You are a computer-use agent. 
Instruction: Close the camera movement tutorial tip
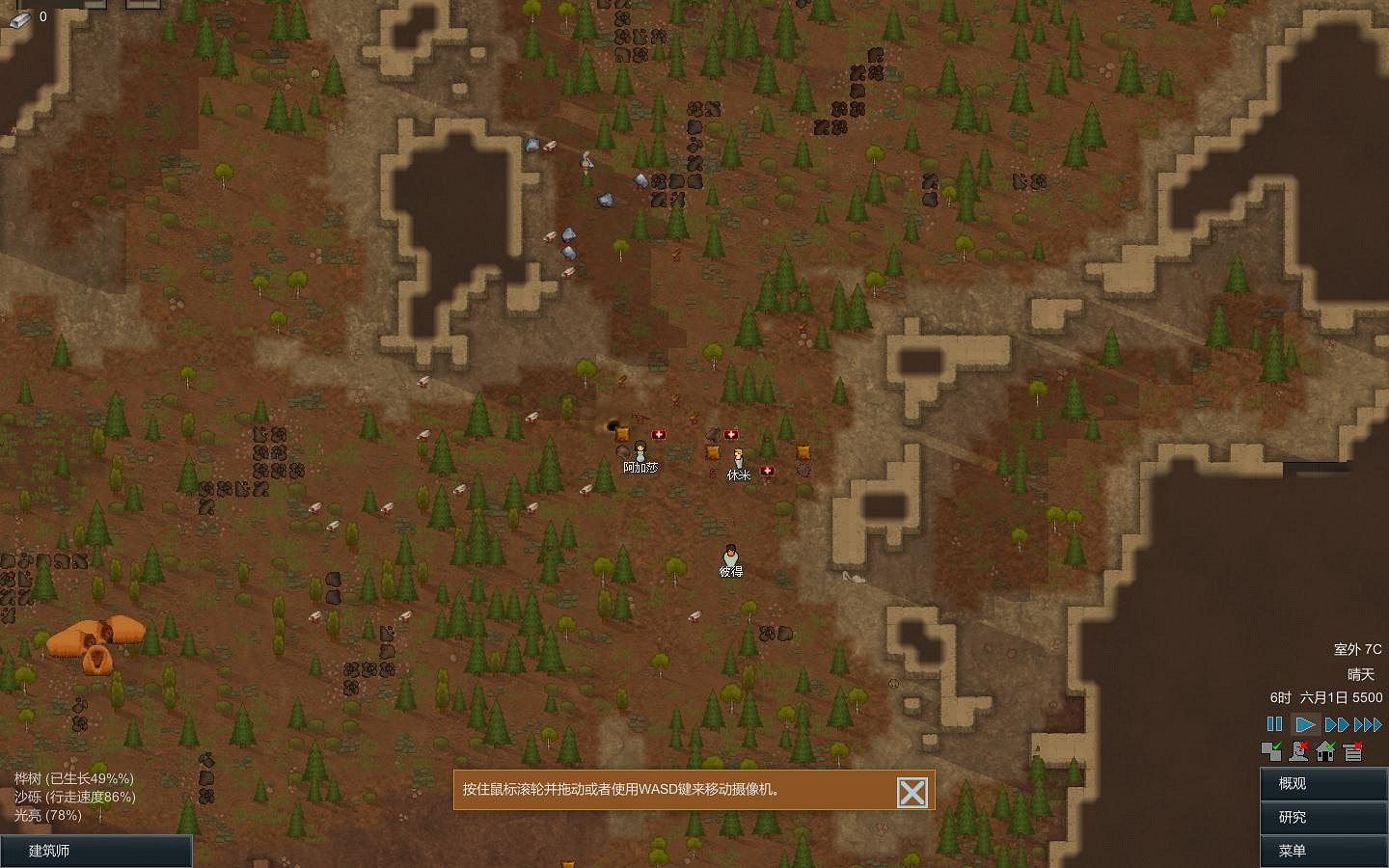912,791
